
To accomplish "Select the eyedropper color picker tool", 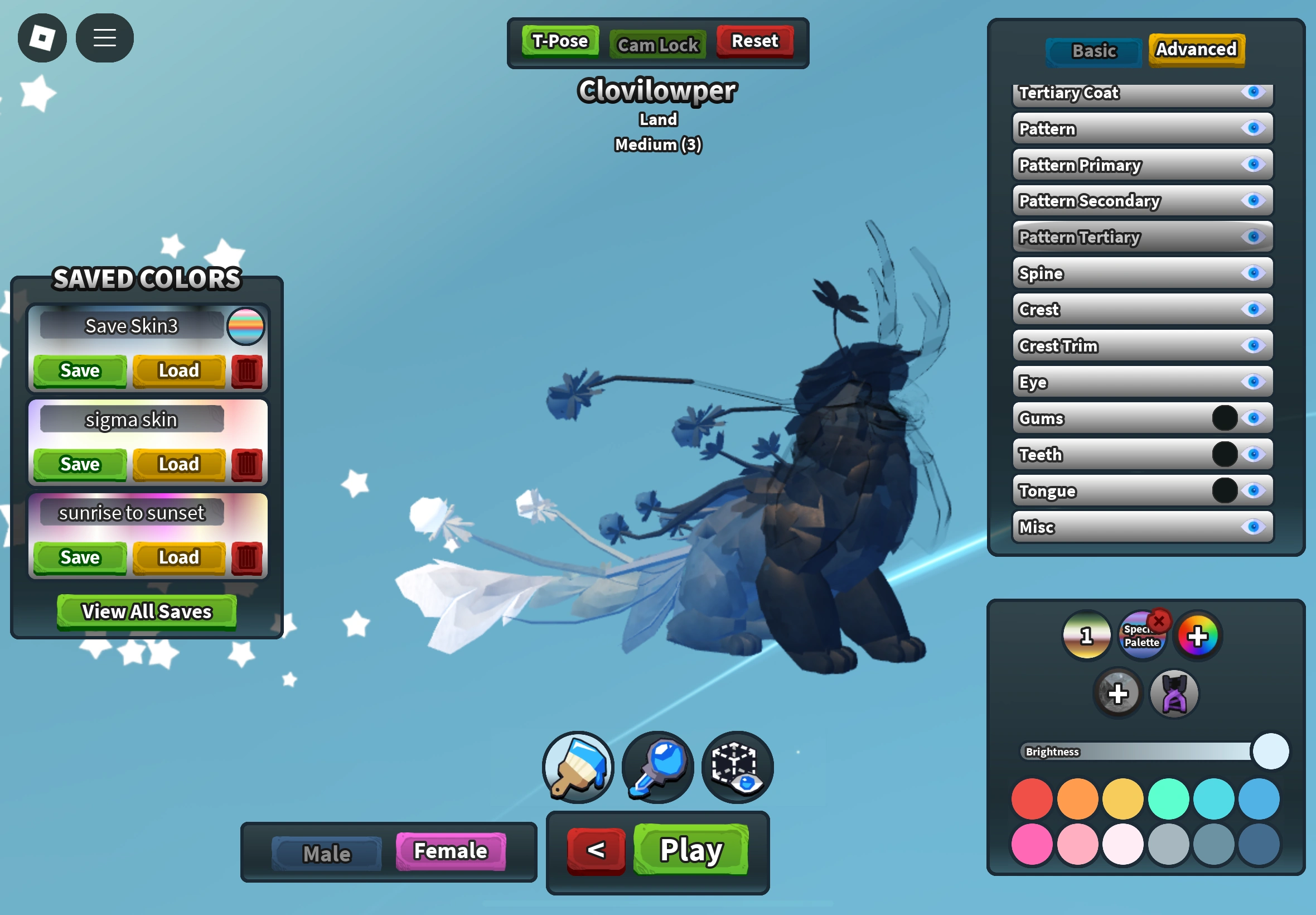I will 657,768.
